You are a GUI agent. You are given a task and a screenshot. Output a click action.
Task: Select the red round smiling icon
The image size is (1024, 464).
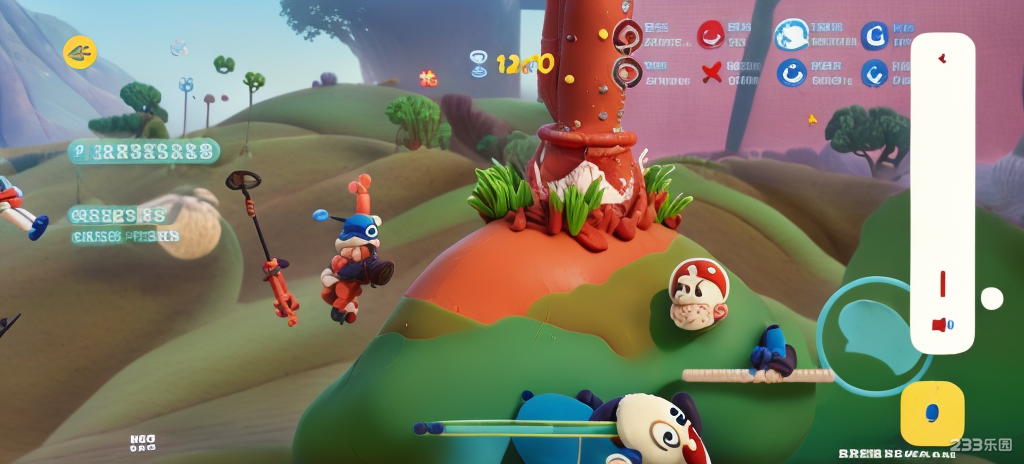click(x=711, y=35)
